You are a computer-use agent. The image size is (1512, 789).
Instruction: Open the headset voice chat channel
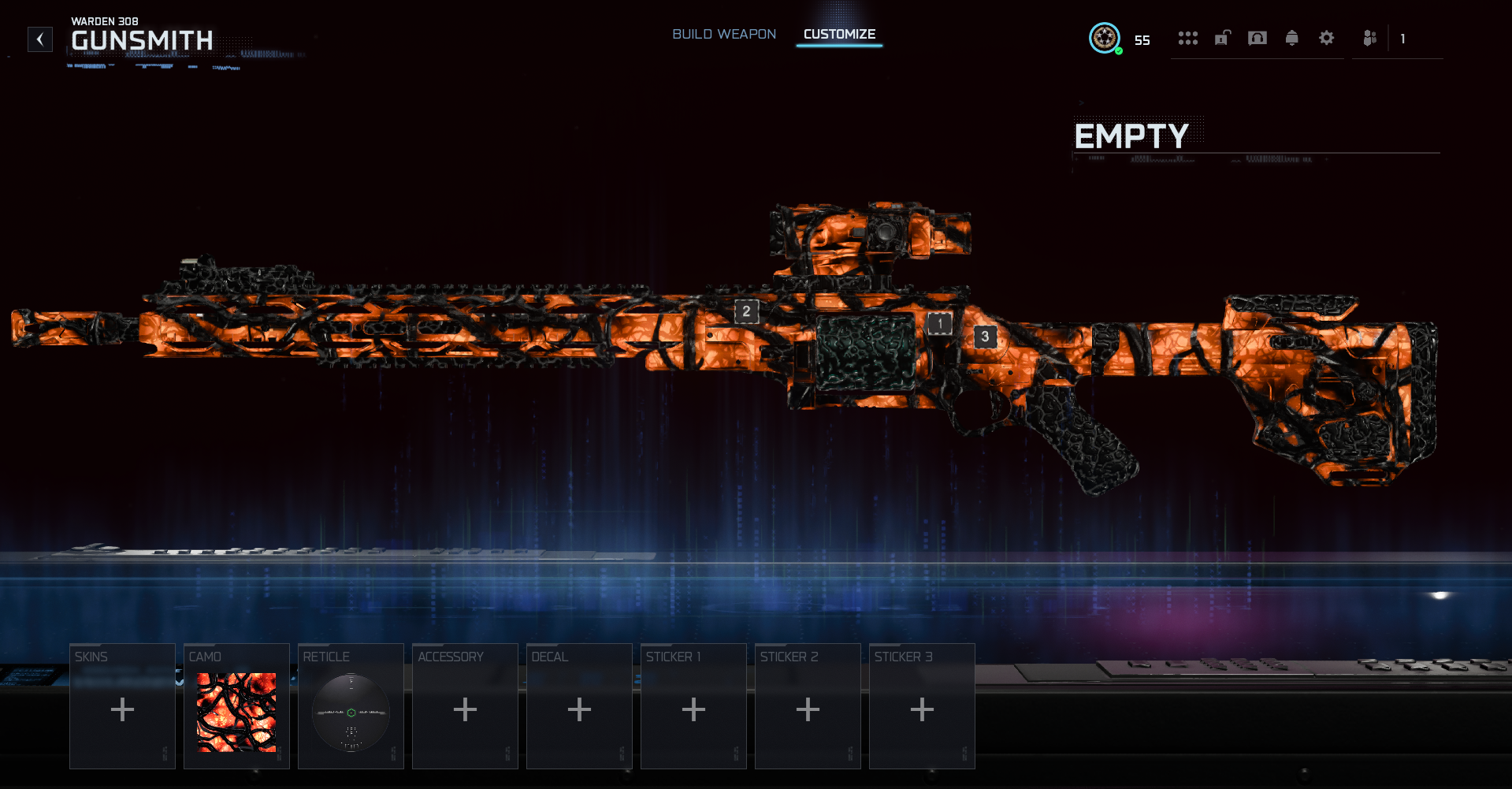pyautogui.click(x=1258, y=38)
